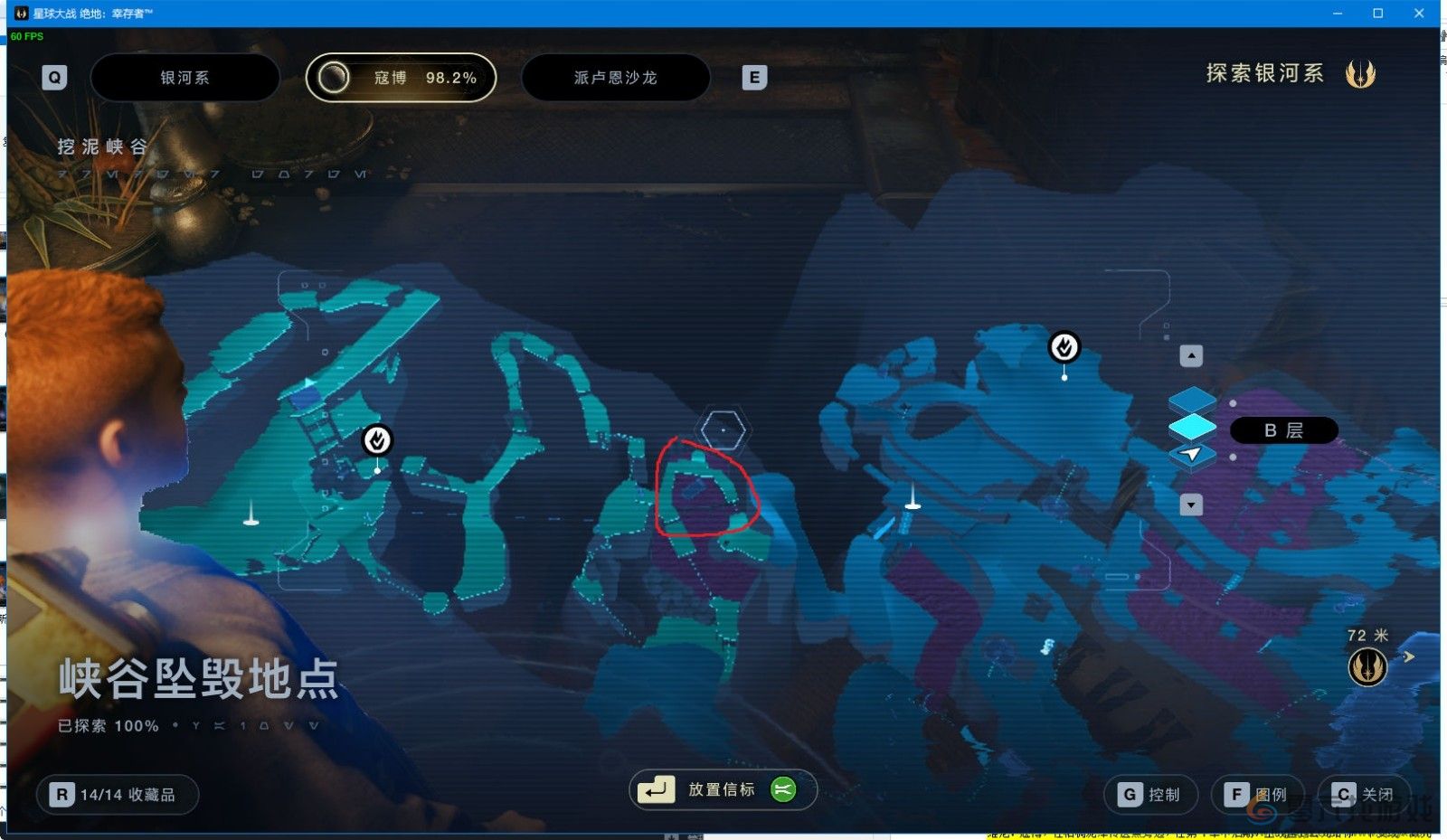Click the planet dial inside the 寇博 oval
Viewport: 1447px width, 840px height.
pos(336,77)
